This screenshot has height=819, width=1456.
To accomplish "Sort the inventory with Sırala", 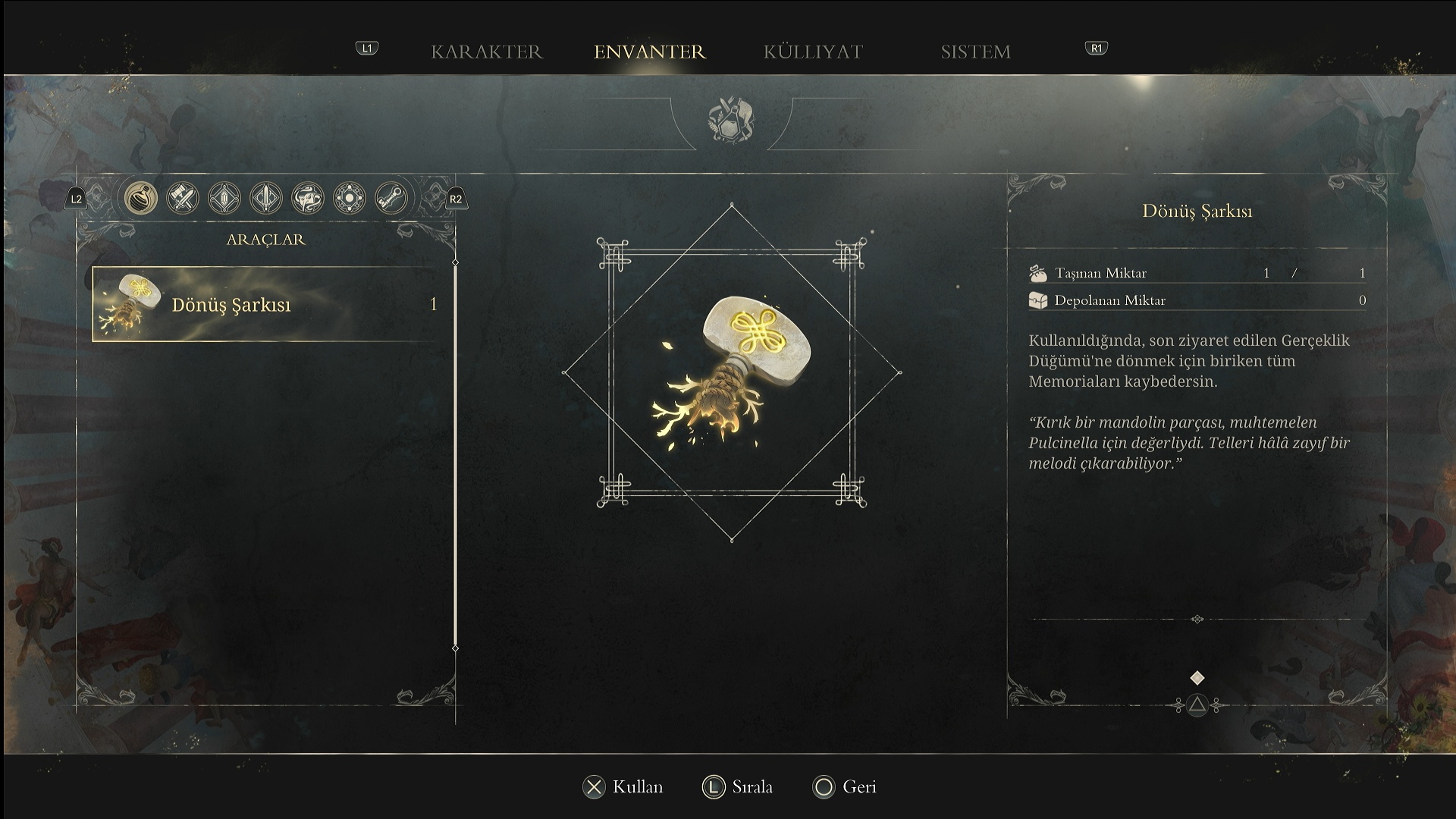I will click(738, 787).
